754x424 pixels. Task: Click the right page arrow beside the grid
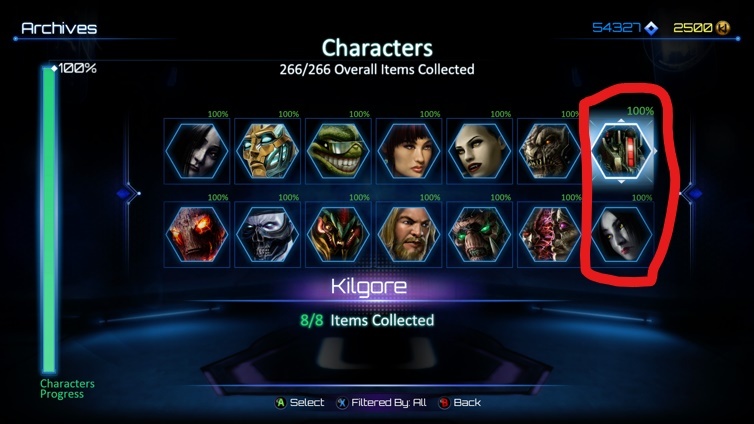point(690,193)
